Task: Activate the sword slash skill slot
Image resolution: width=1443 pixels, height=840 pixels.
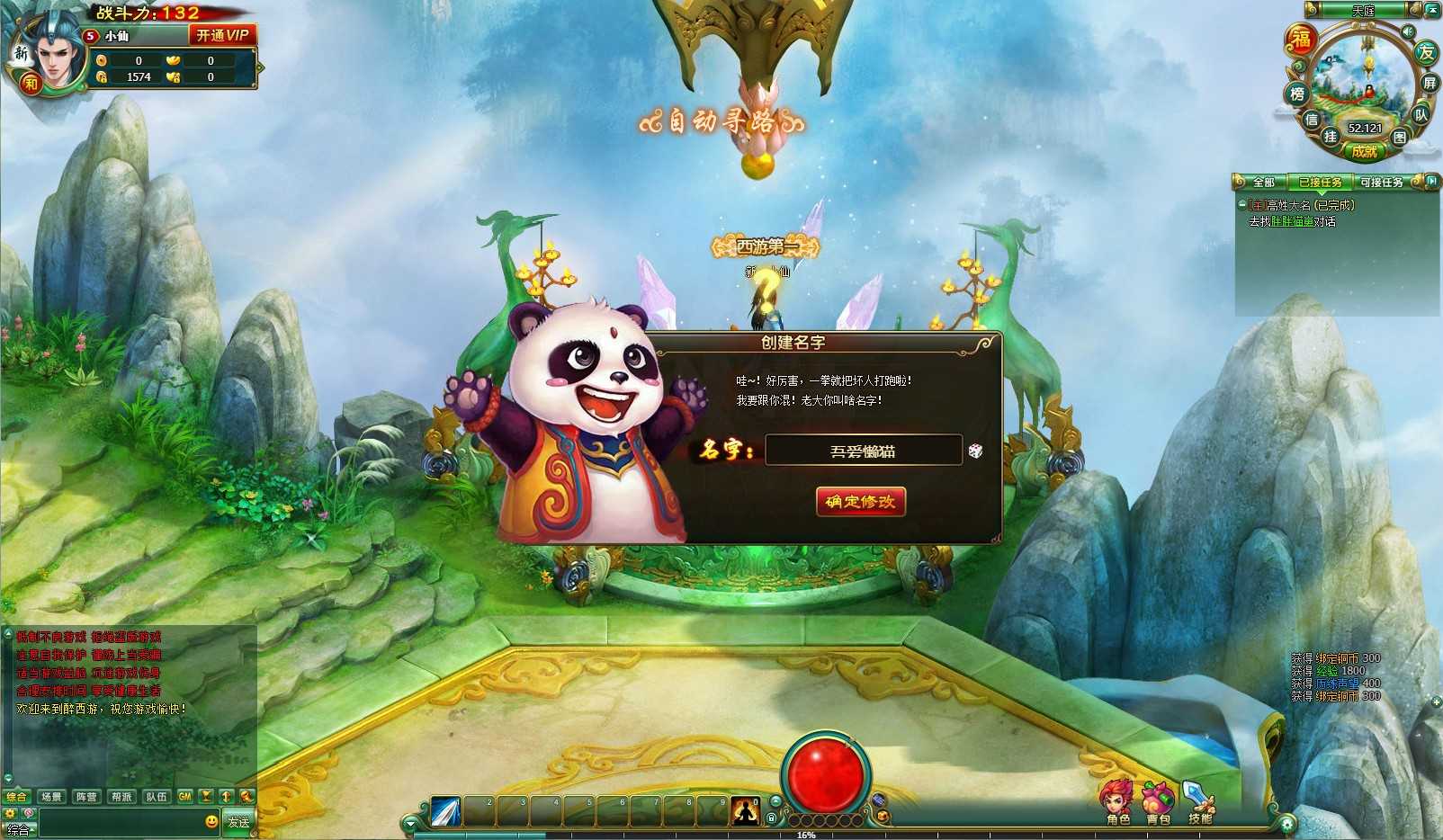Action: coord(445,811)
